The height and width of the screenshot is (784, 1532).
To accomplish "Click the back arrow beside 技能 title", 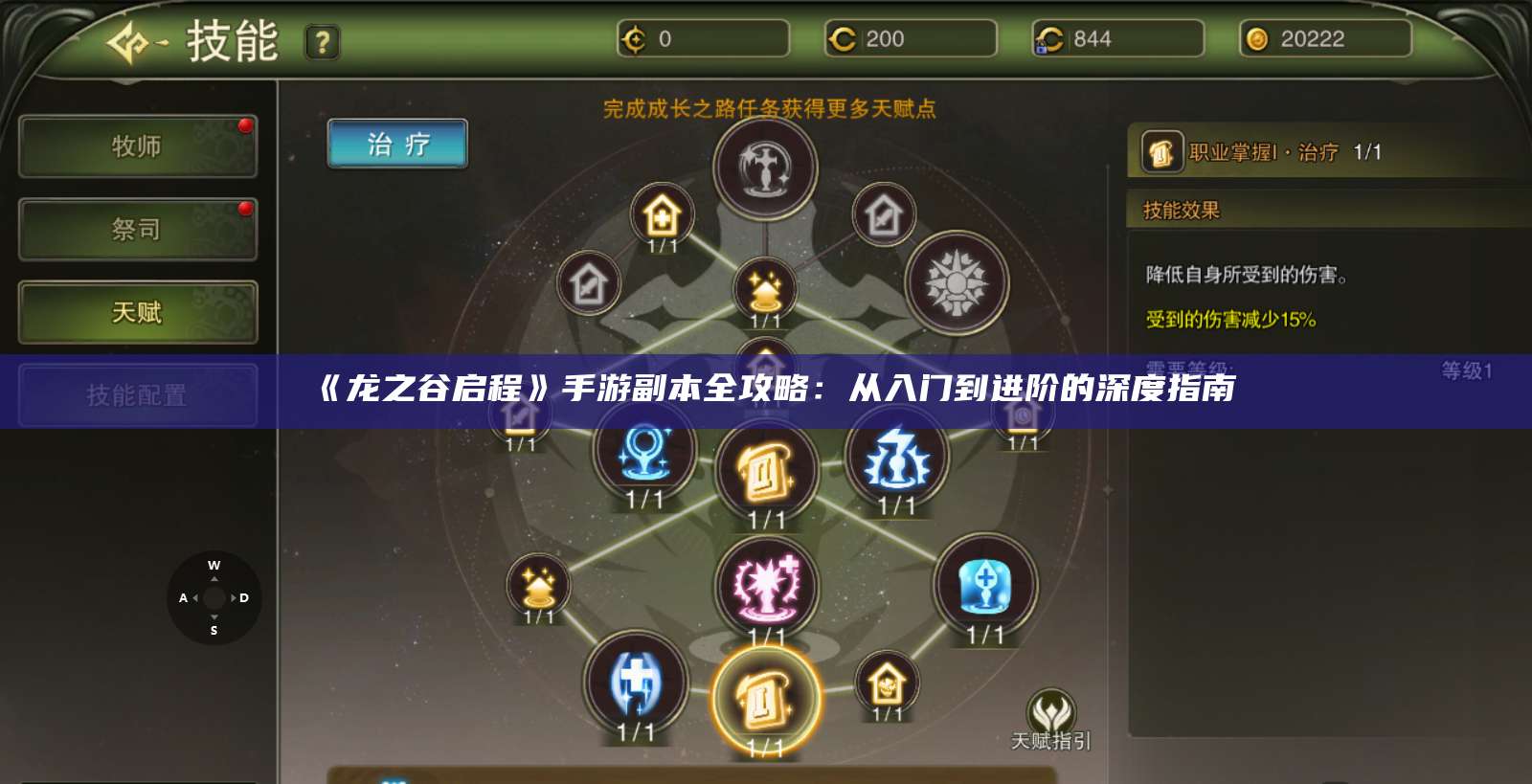I will coord(129,41).
